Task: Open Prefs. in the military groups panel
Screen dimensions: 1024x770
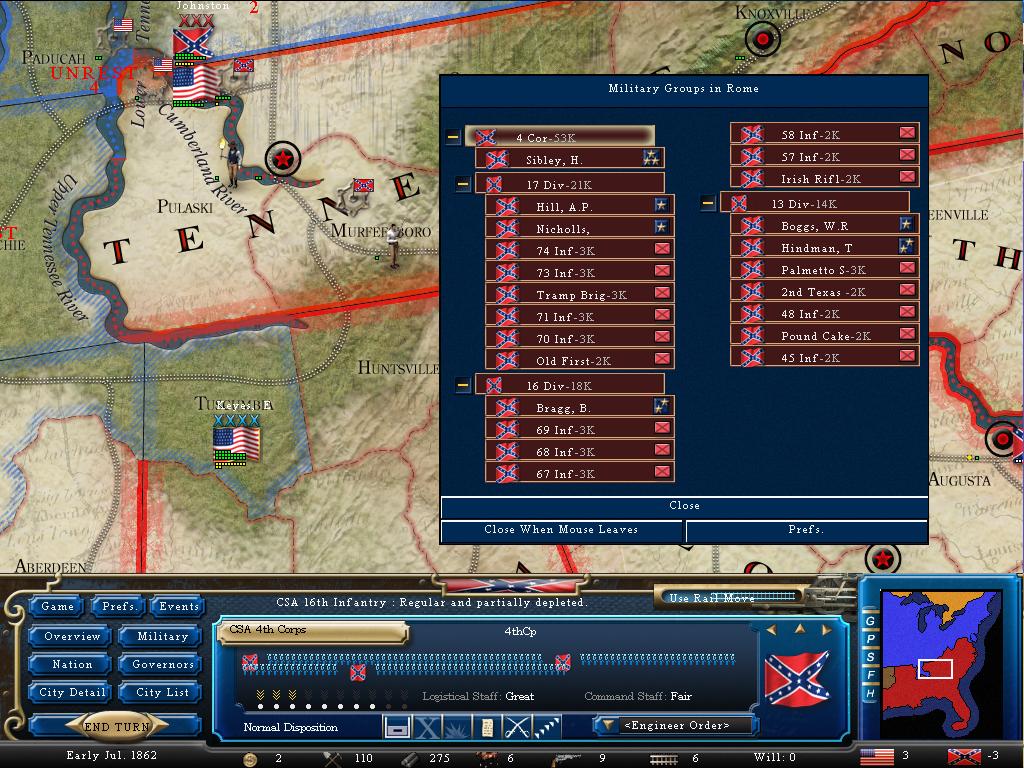Action: (806, 530)
